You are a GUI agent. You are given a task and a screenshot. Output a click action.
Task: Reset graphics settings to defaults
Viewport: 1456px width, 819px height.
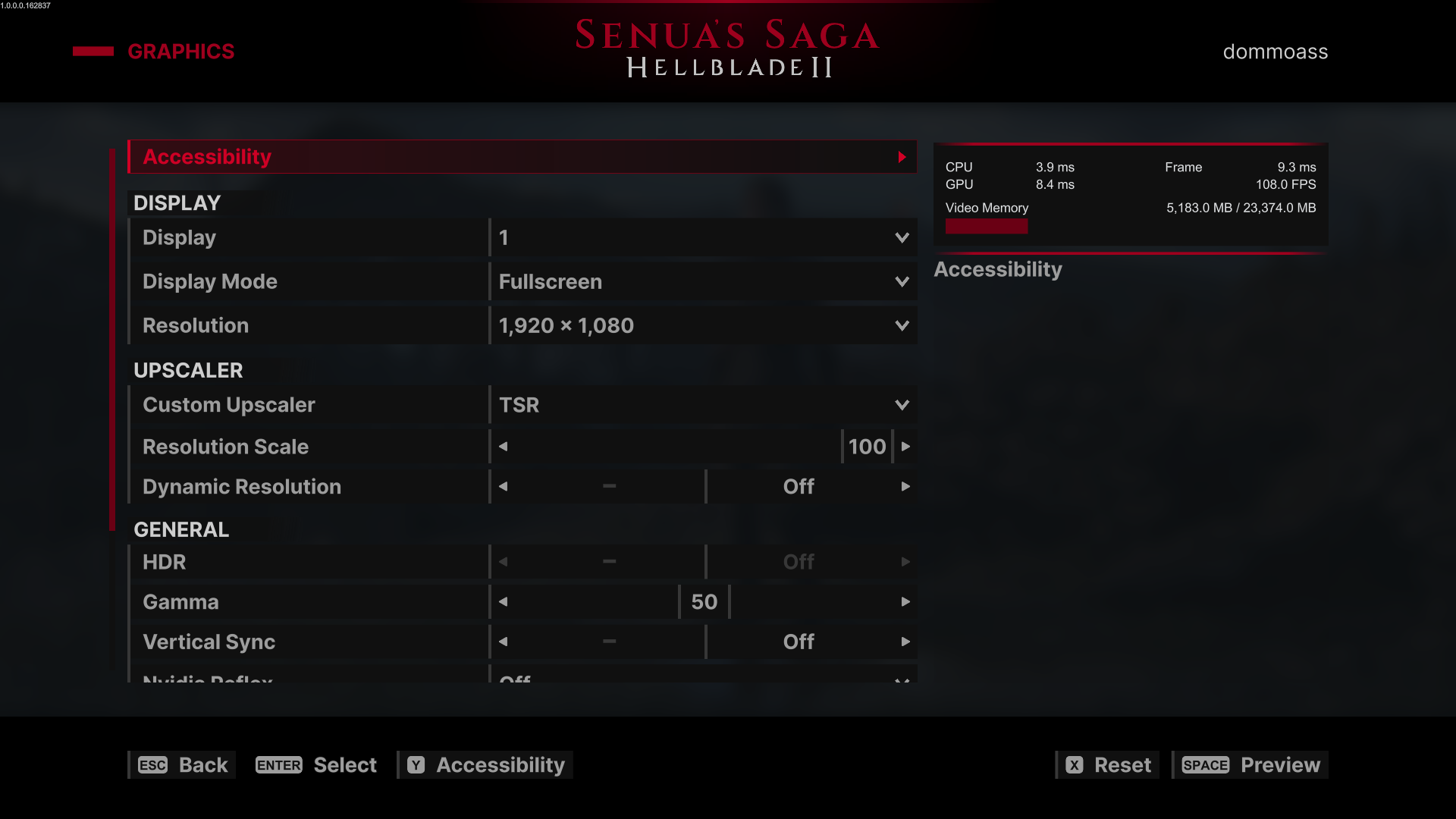point(1108,765)
